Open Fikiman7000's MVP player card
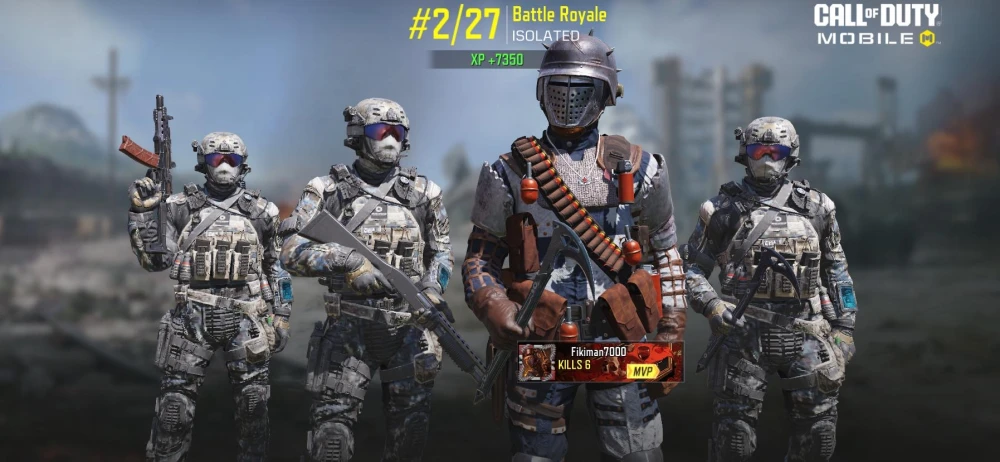The image size is (1000, 462). point(599,362)
